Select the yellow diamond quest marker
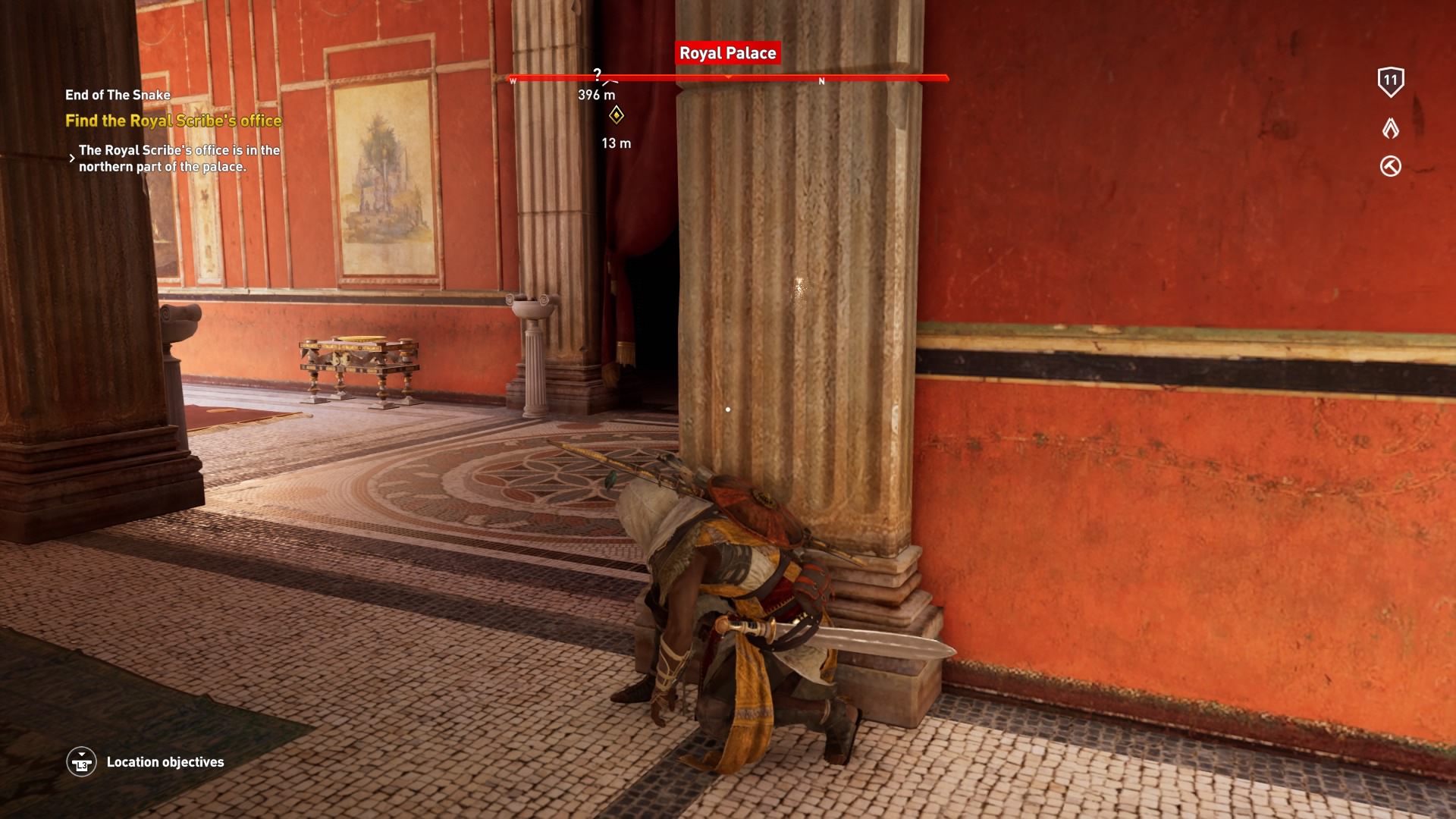Image resolution: width=1456 pixels, height=819 pixels. coord(617,115)
